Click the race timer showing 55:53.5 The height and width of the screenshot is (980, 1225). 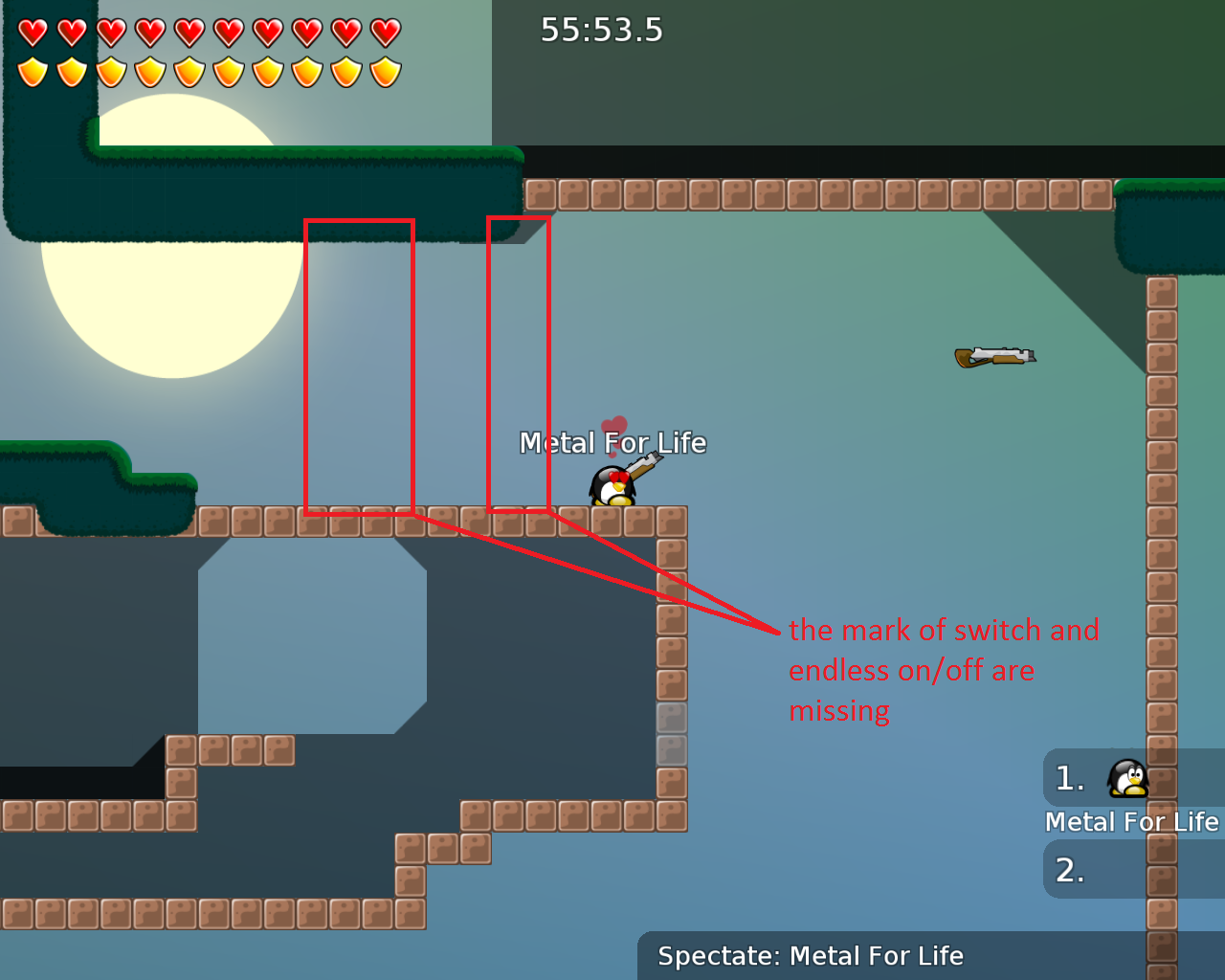601,30
